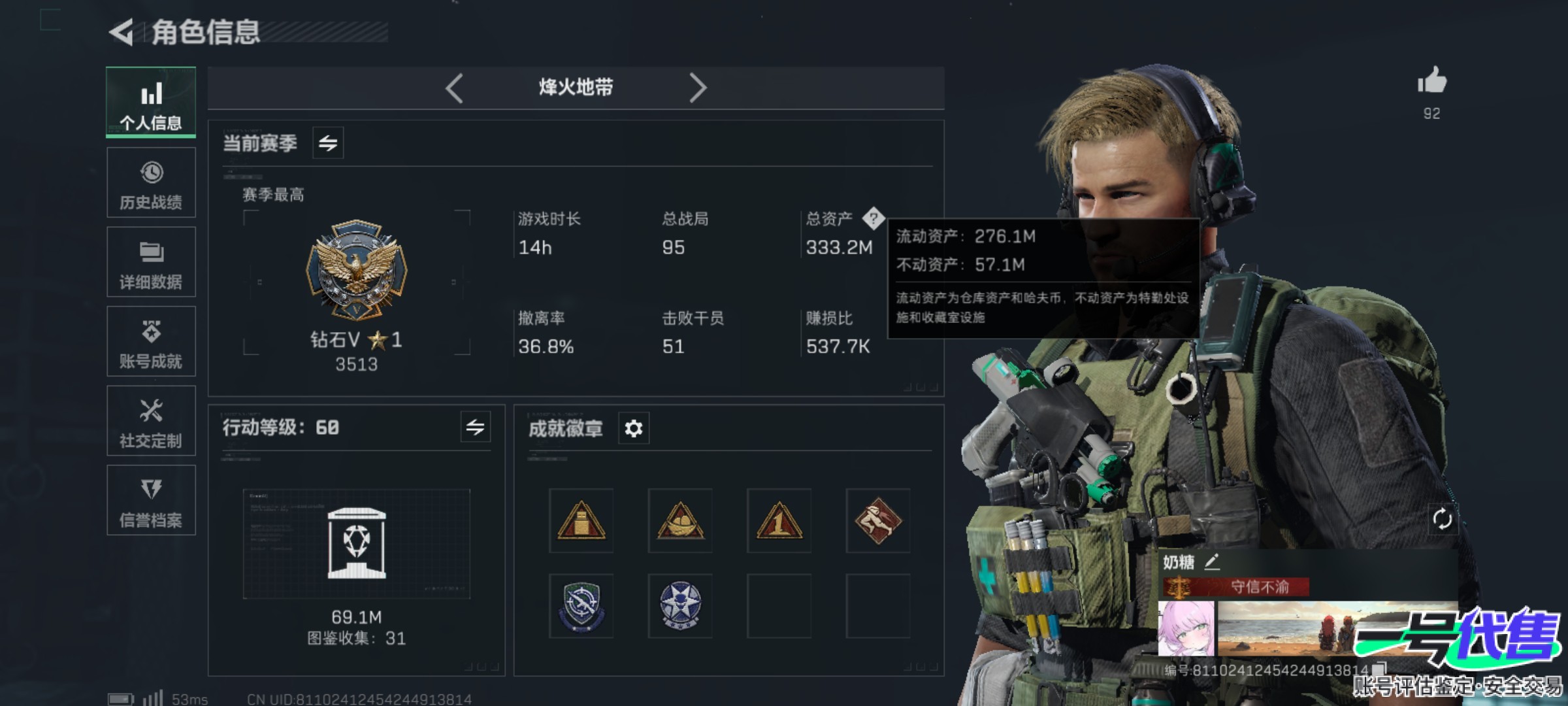View the 信誉档案 tab
The width and height of the screenshot is (1568, 706).
point(151,501)
